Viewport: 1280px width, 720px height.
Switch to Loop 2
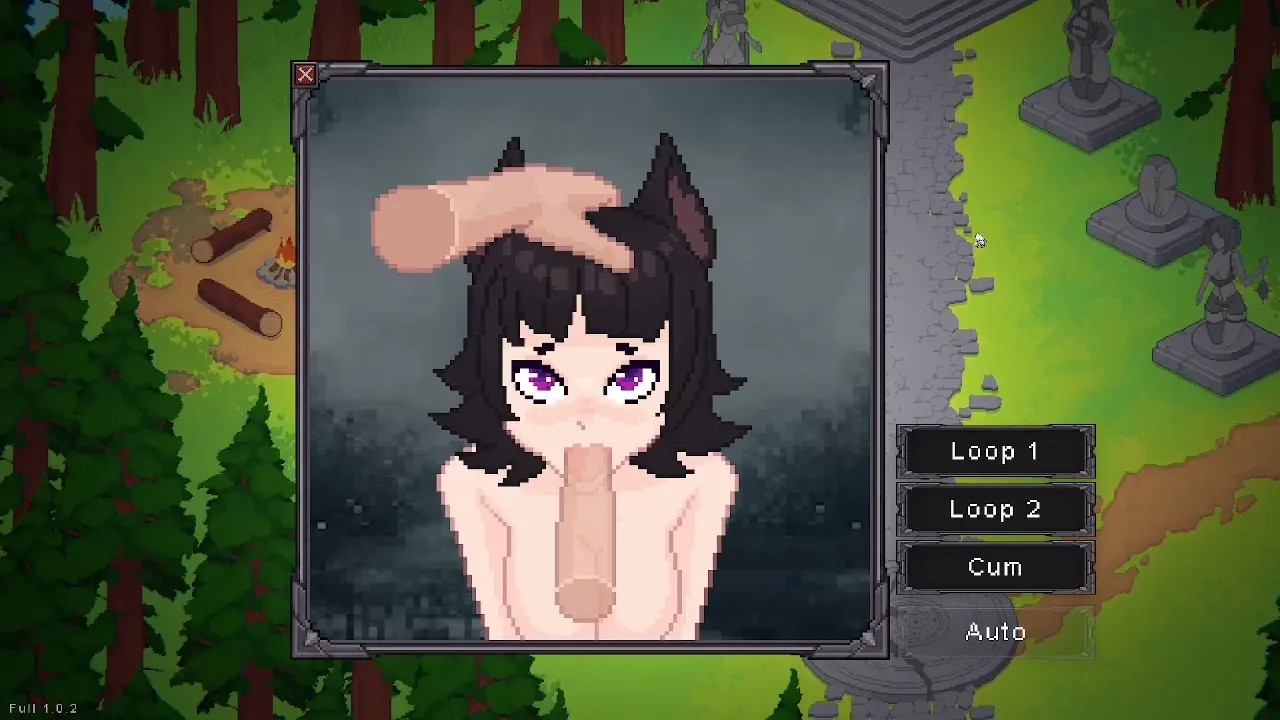tap(995, 510)
